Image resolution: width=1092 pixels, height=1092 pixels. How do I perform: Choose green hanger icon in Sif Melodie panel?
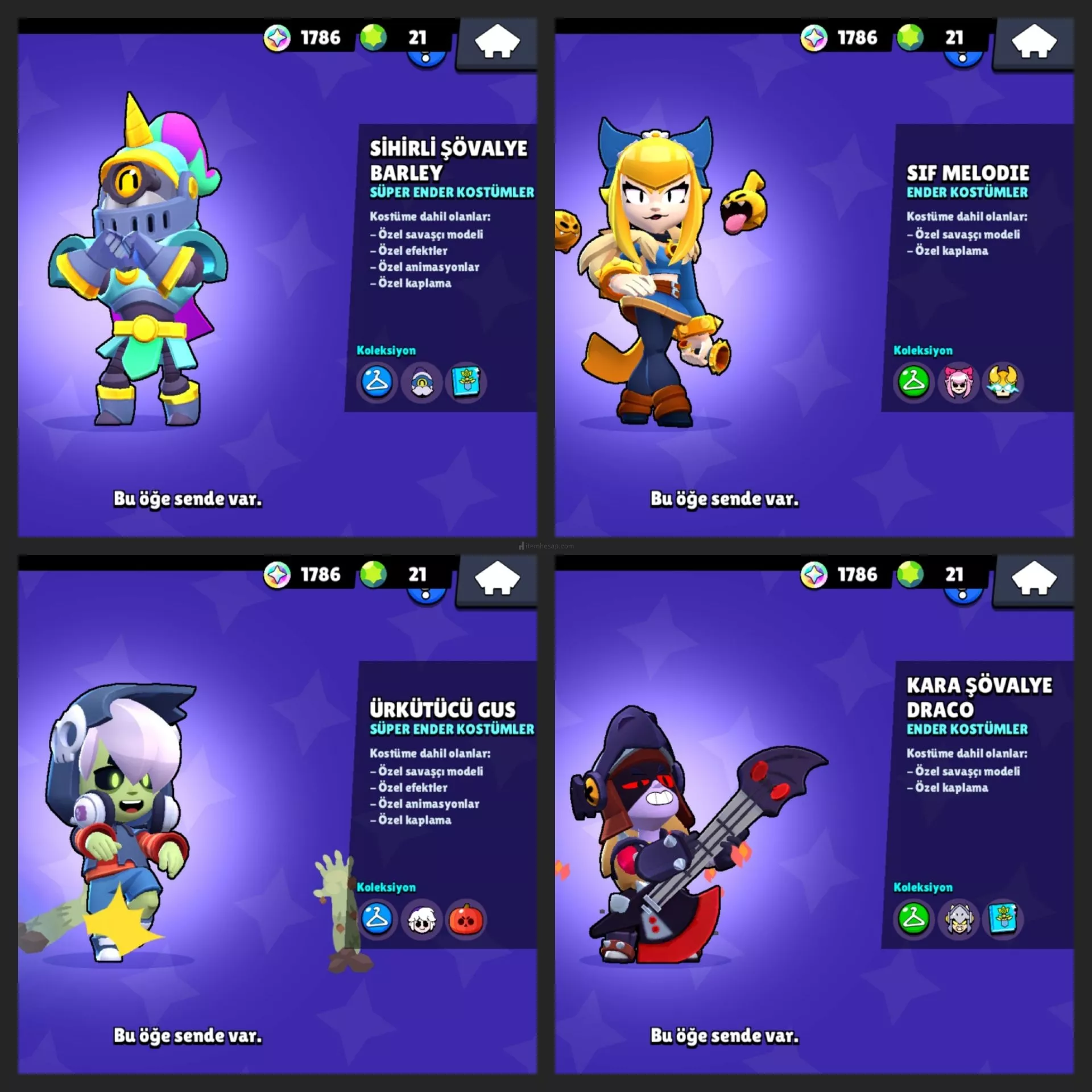(913, 382)
